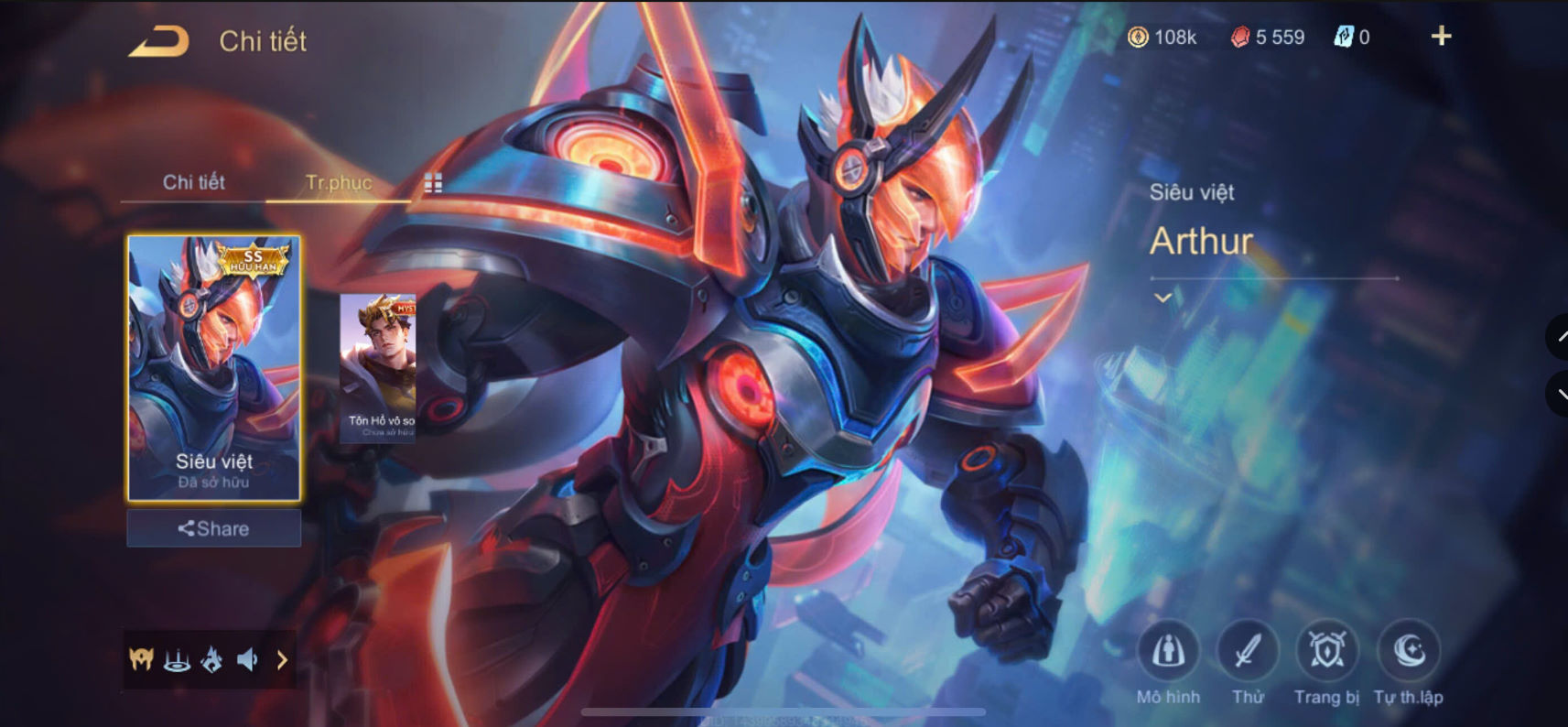Screen dimensions: 1568x727
Task: Click the scroll-up arrow on right edge
Action: 1560,337
